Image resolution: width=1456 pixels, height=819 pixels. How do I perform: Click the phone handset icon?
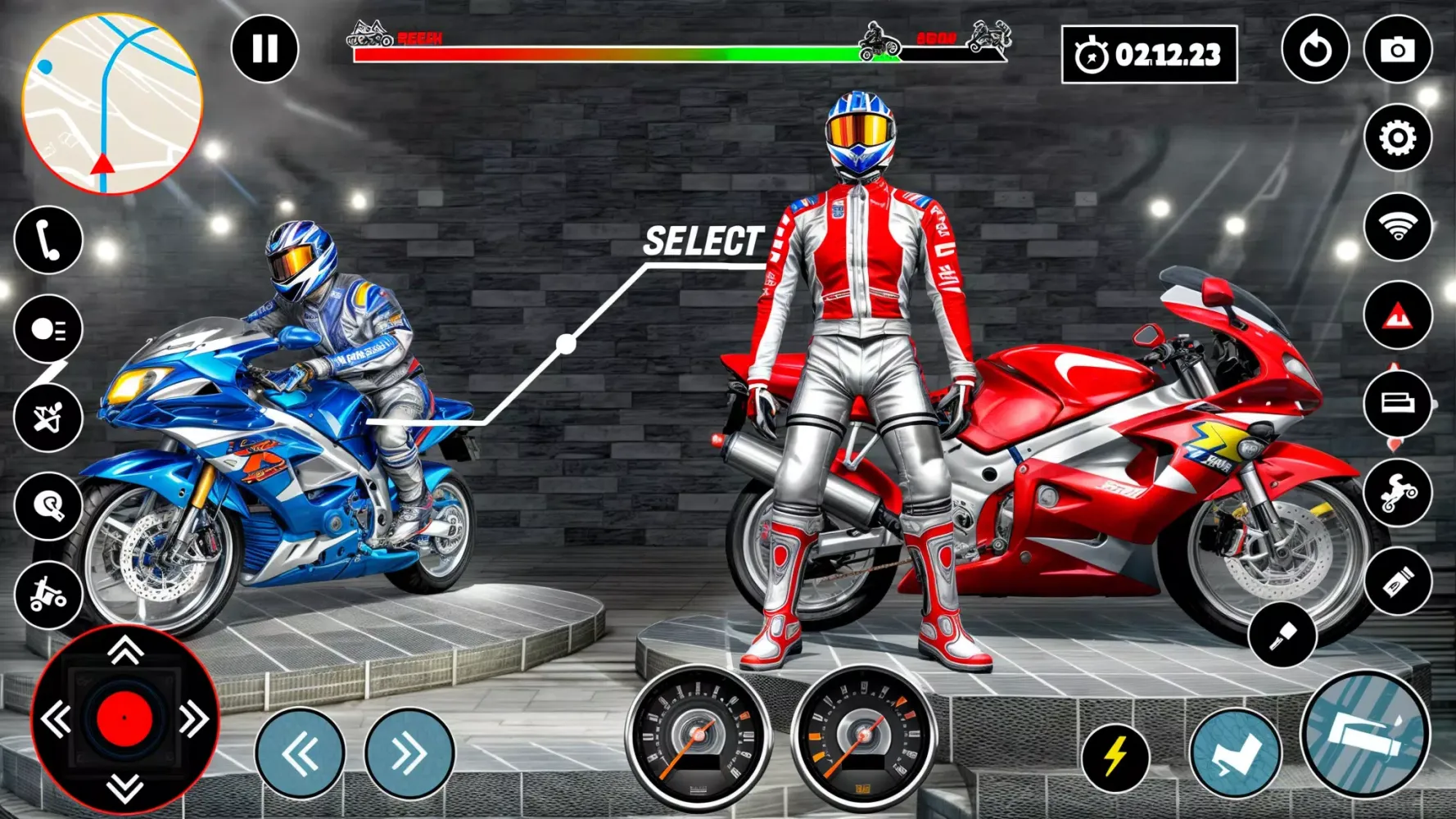coord(48,240)
